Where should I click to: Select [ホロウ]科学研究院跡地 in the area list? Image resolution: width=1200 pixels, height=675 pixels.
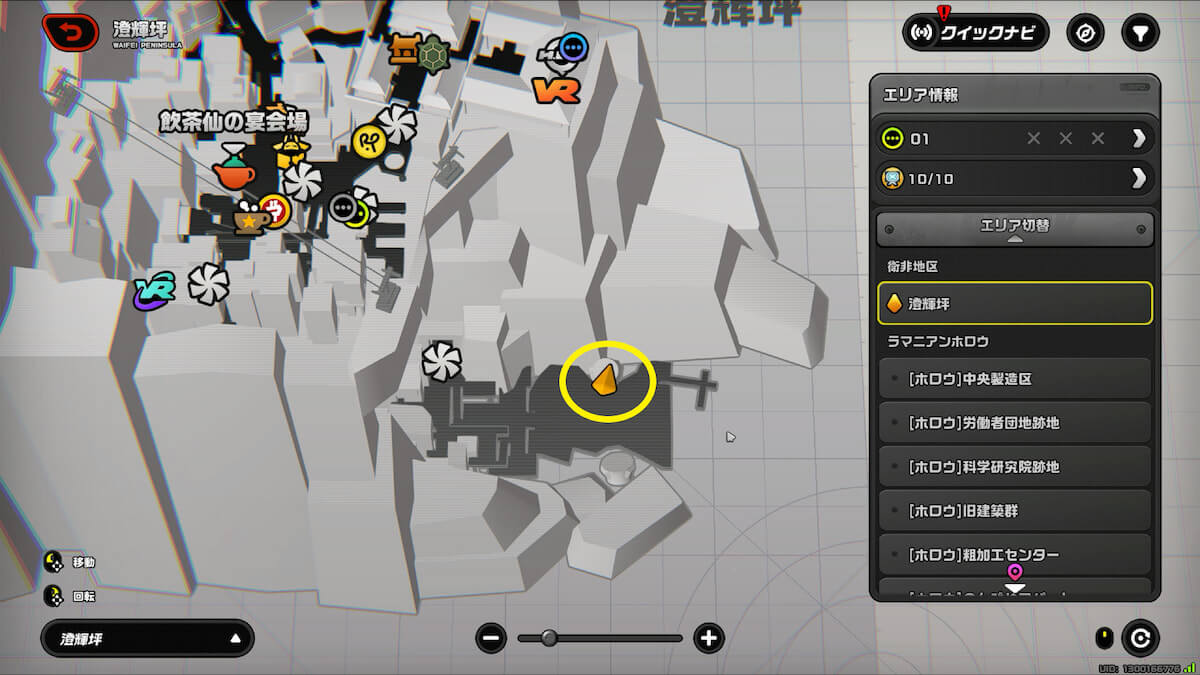point(1014,467)
